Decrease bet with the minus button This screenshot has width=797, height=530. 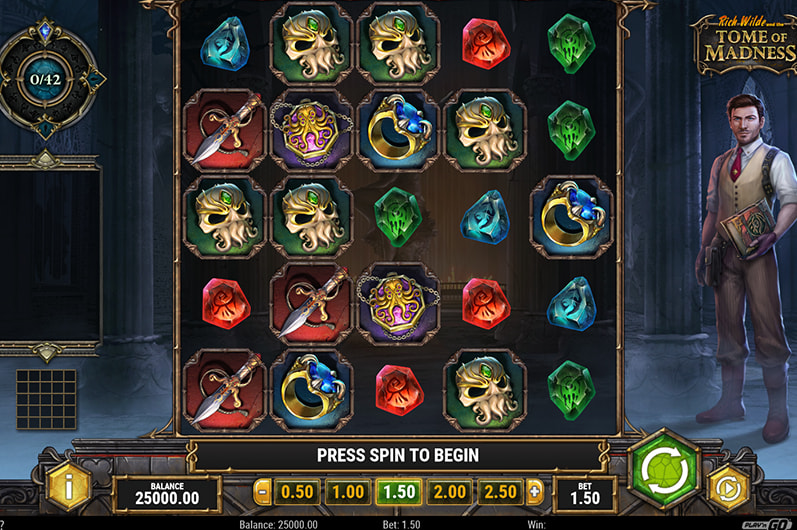coord(262,491)
